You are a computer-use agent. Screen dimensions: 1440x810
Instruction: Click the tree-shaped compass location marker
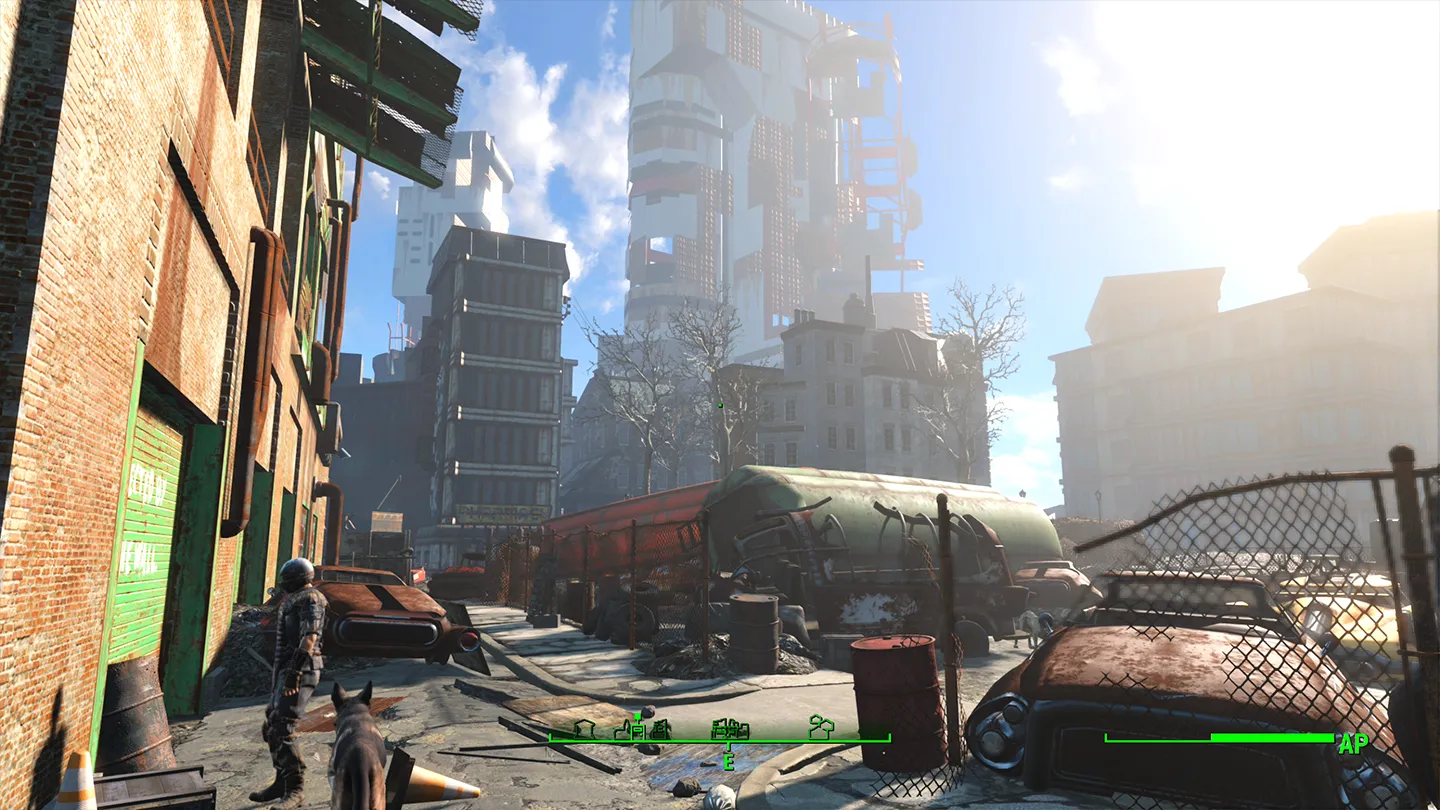pyautogui.click(x=821, y=727)
